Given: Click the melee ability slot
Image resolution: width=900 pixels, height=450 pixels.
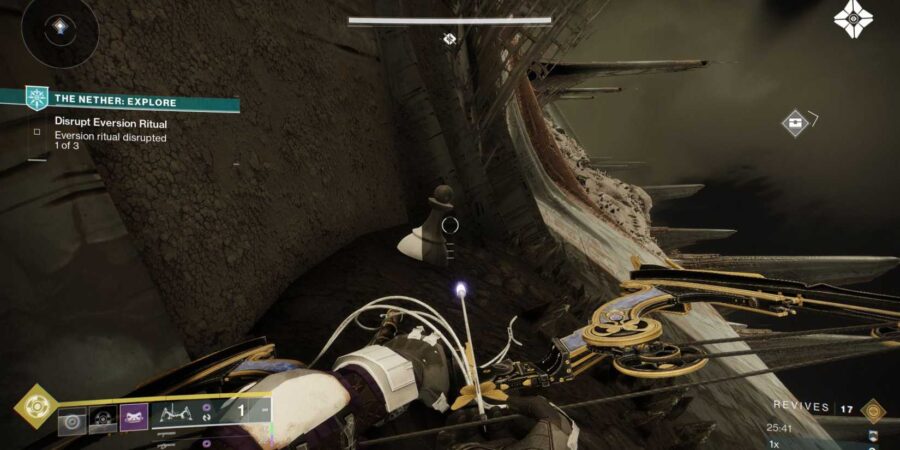Looking at the screenshot, I should point(103,420).
